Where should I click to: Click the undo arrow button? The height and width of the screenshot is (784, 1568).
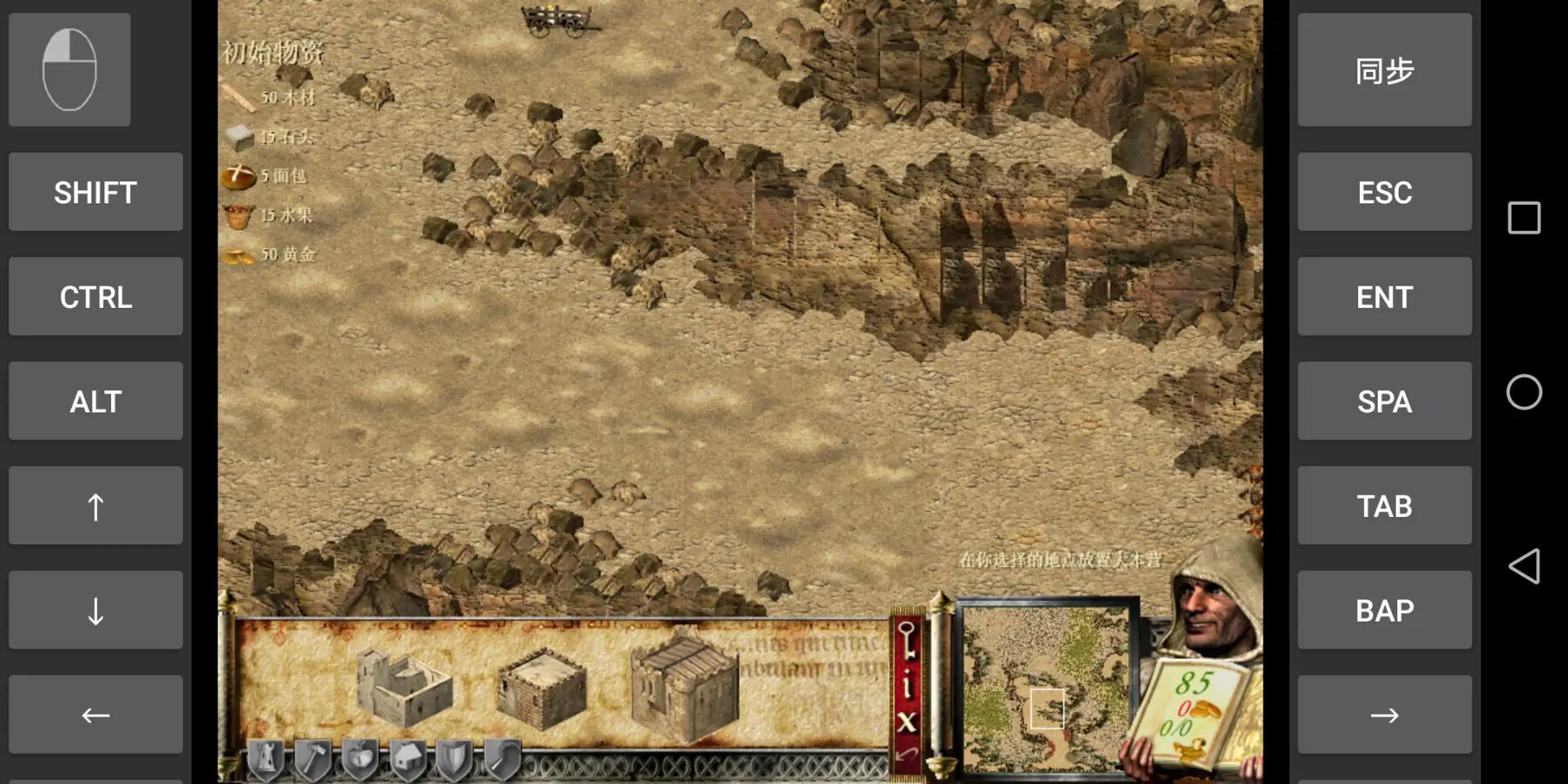(x=906, y=755)
